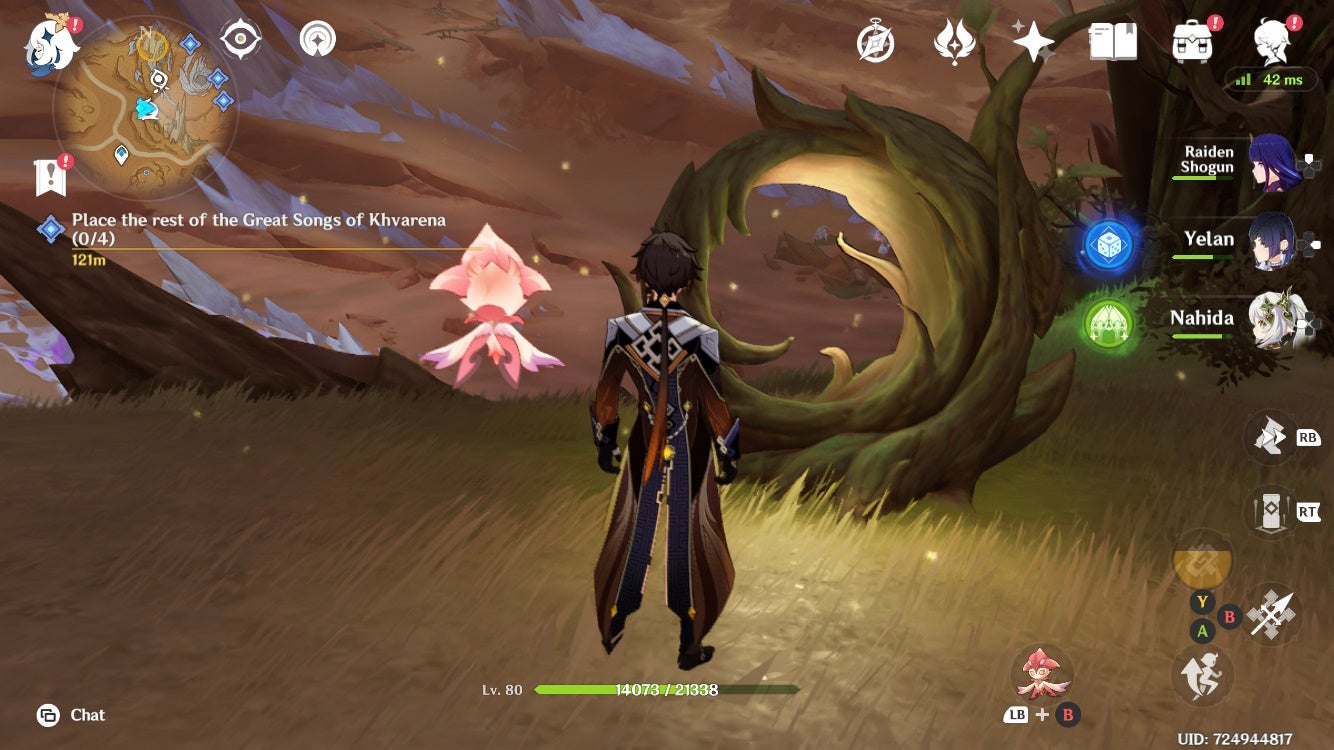1334x750 pixels.
Task: Open the Wish menu star icon
Action: click(1036, 40)
